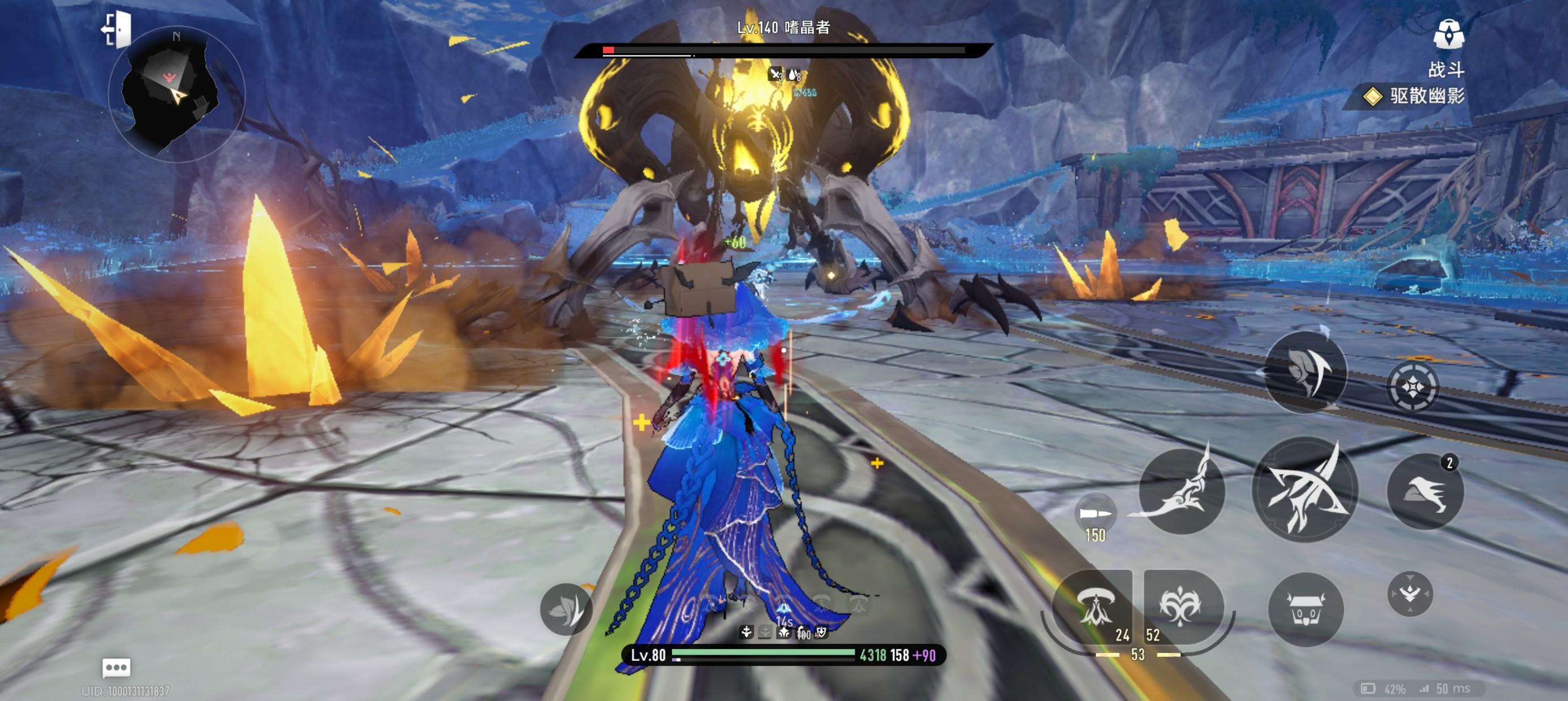Viewport: 1568px width, 701px height.
Task: Tap the downward chevron button
Action: click(x=1410, y=593)
